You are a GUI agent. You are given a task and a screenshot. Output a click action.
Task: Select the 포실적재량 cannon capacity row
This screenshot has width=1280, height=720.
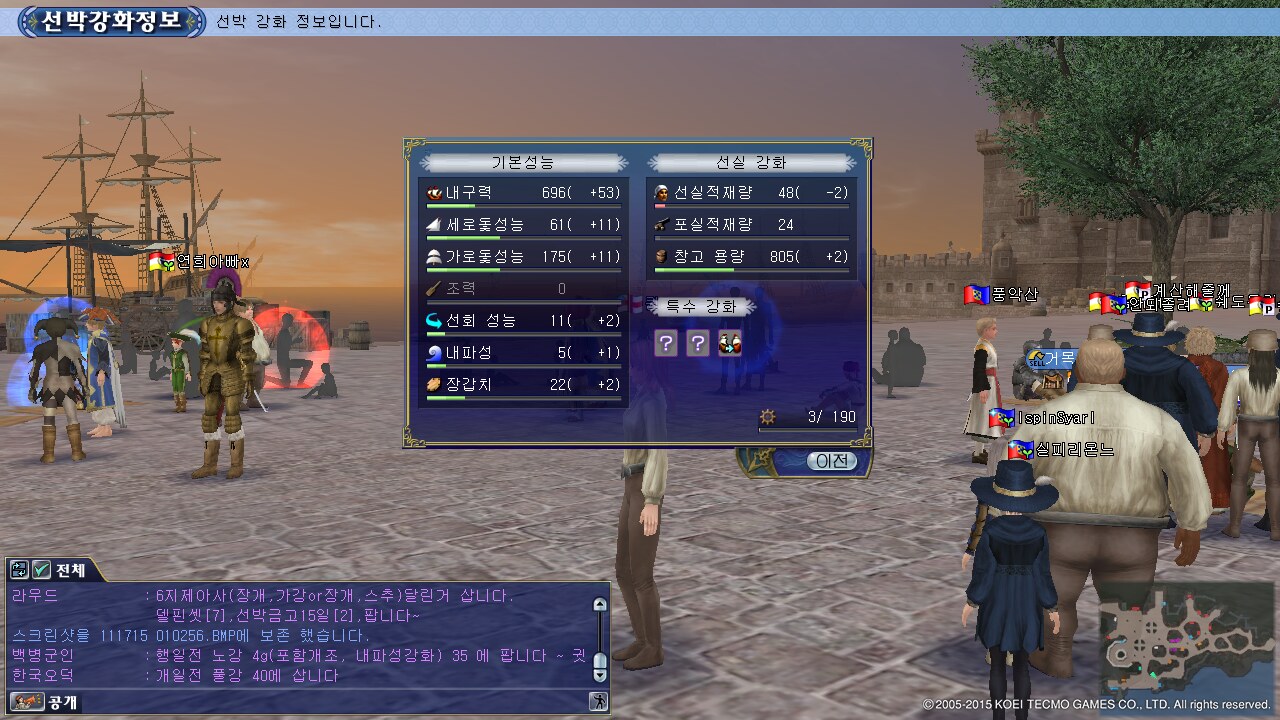(751, 225)
